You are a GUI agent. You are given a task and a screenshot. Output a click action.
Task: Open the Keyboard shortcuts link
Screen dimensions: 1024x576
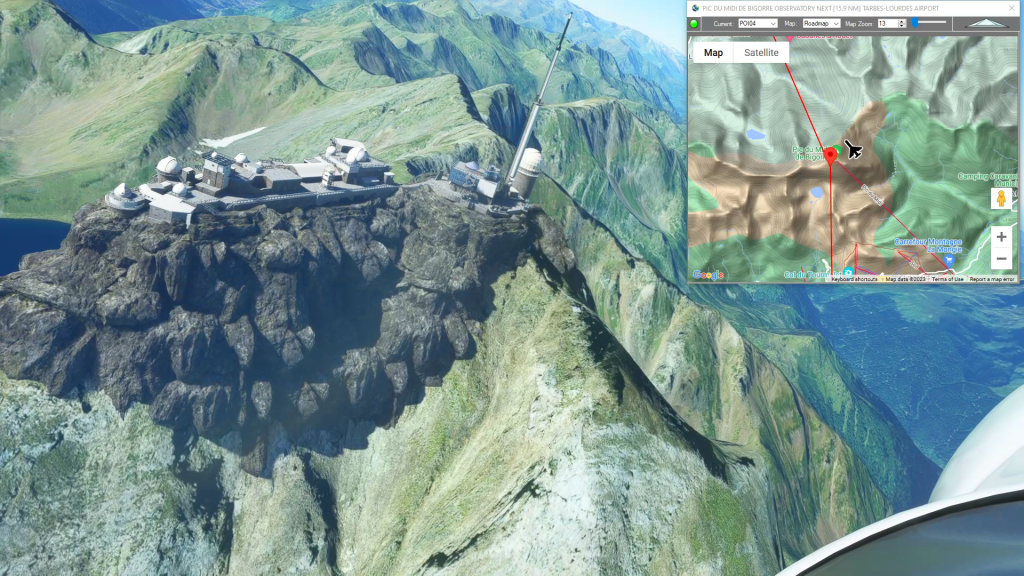click(854, 279)
